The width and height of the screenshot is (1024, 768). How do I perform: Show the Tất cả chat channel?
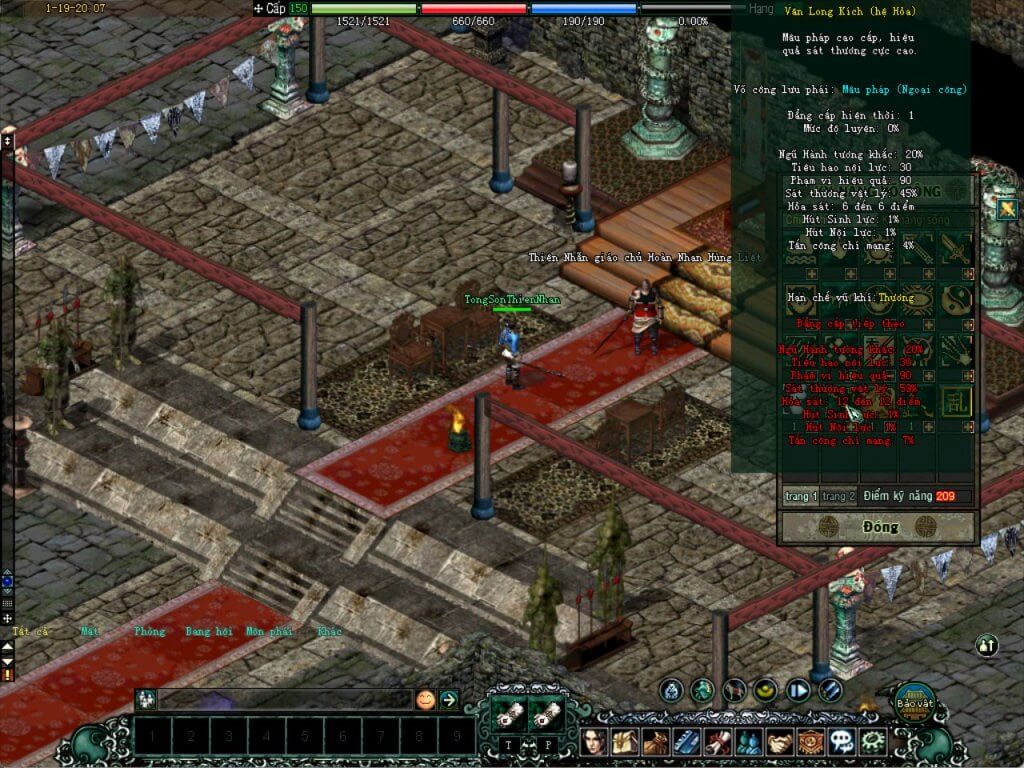(30, 632)
